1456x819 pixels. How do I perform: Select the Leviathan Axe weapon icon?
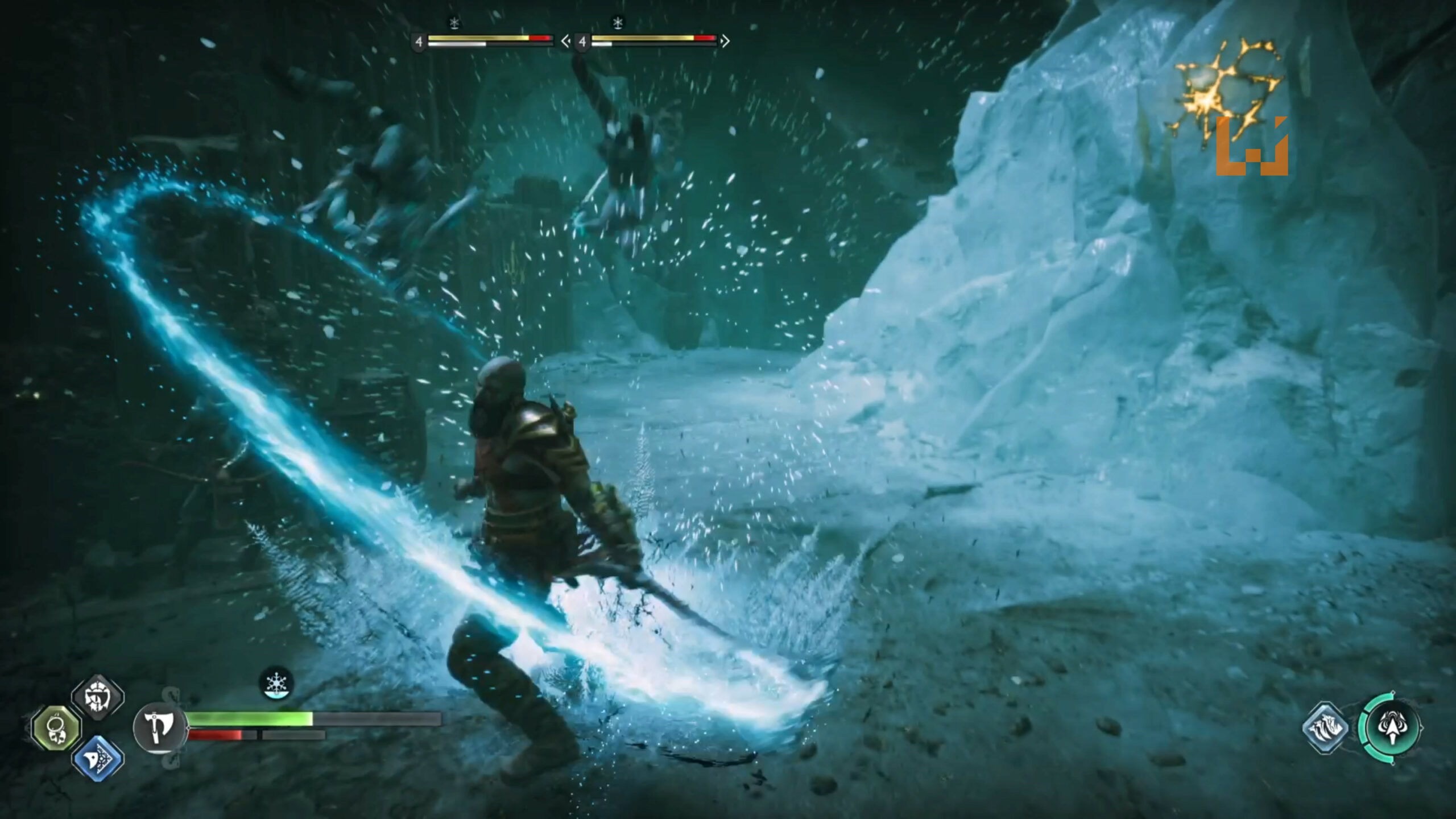coord(159,728)
